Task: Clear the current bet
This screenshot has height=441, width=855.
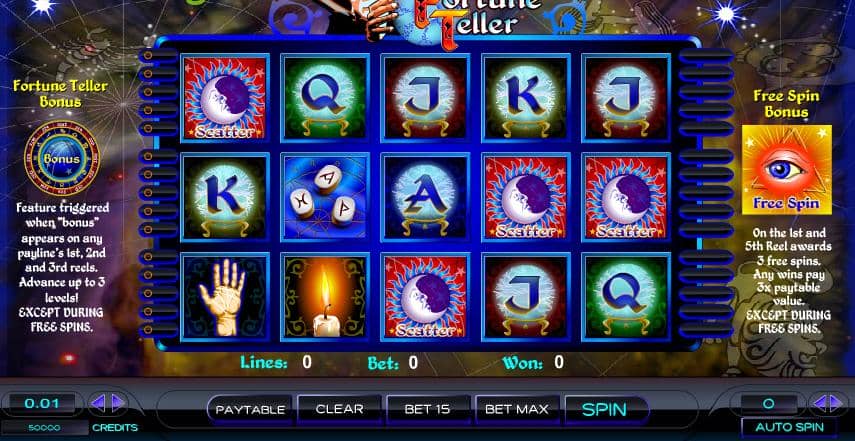Action: (x=339, y=409)
